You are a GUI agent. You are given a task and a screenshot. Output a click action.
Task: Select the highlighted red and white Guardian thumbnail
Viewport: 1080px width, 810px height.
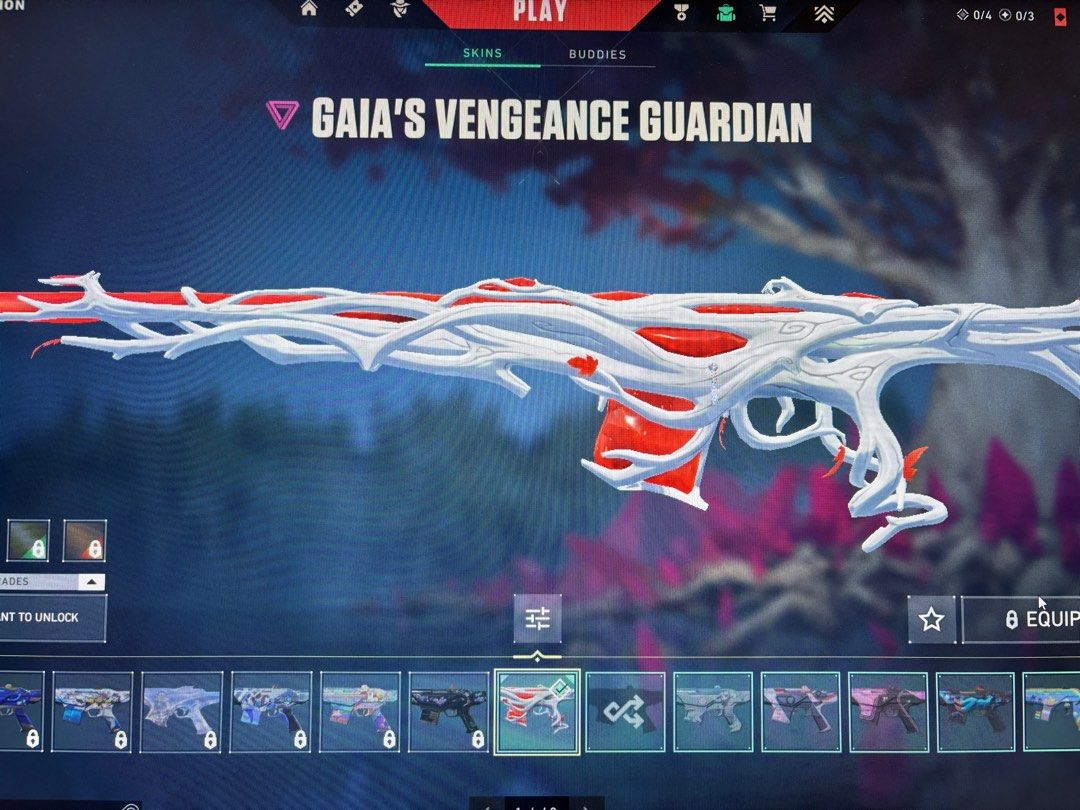[x=537, y=711]
